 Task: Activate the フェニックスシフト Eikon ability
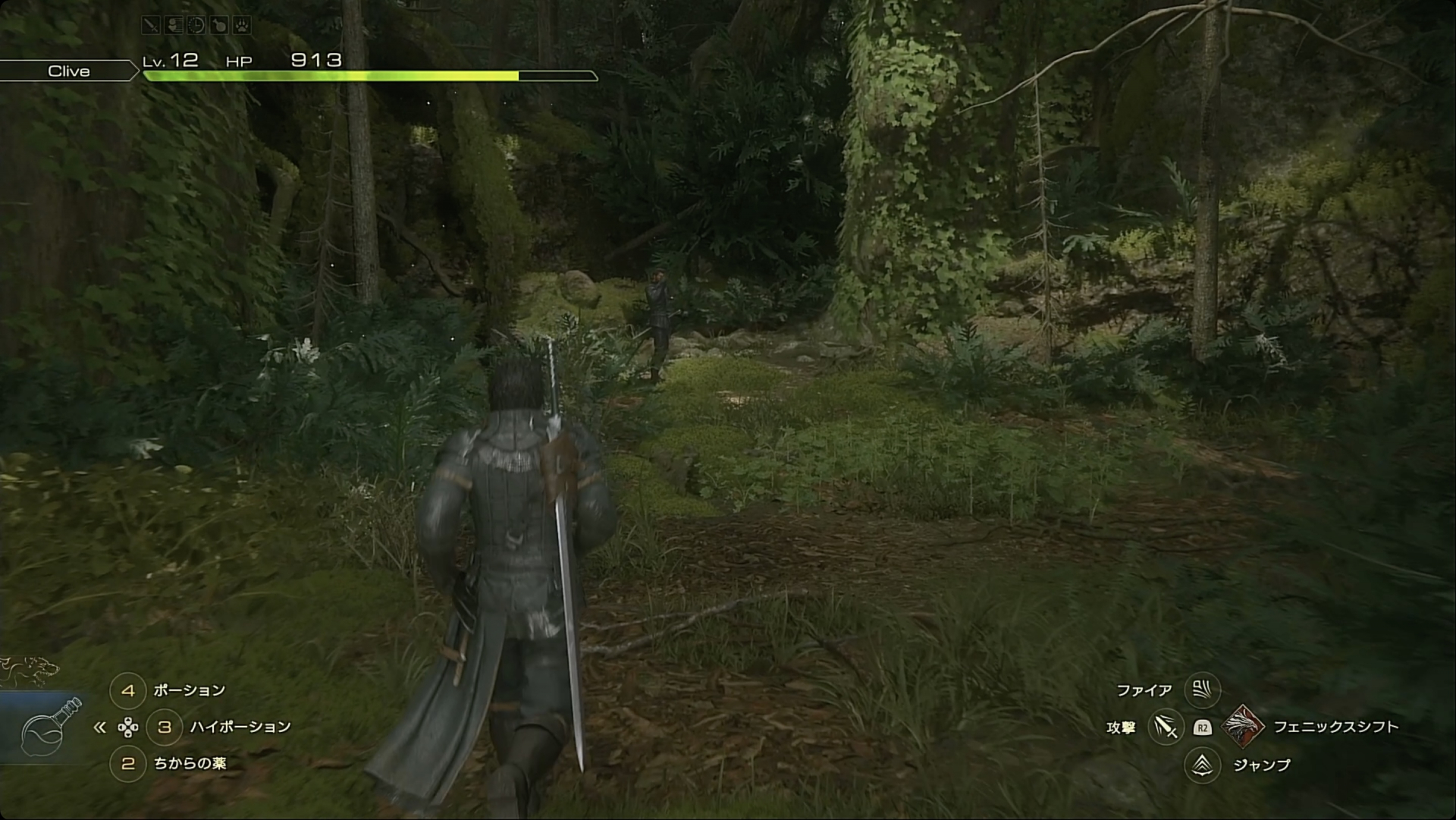[x=1242, y=727]
